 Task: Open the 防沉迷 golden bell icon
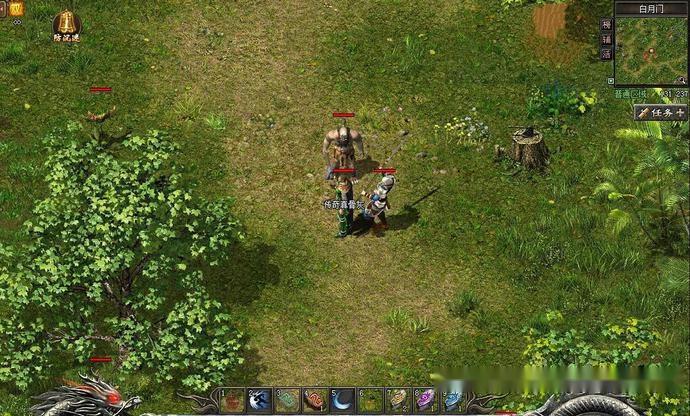tap(66, 23)
